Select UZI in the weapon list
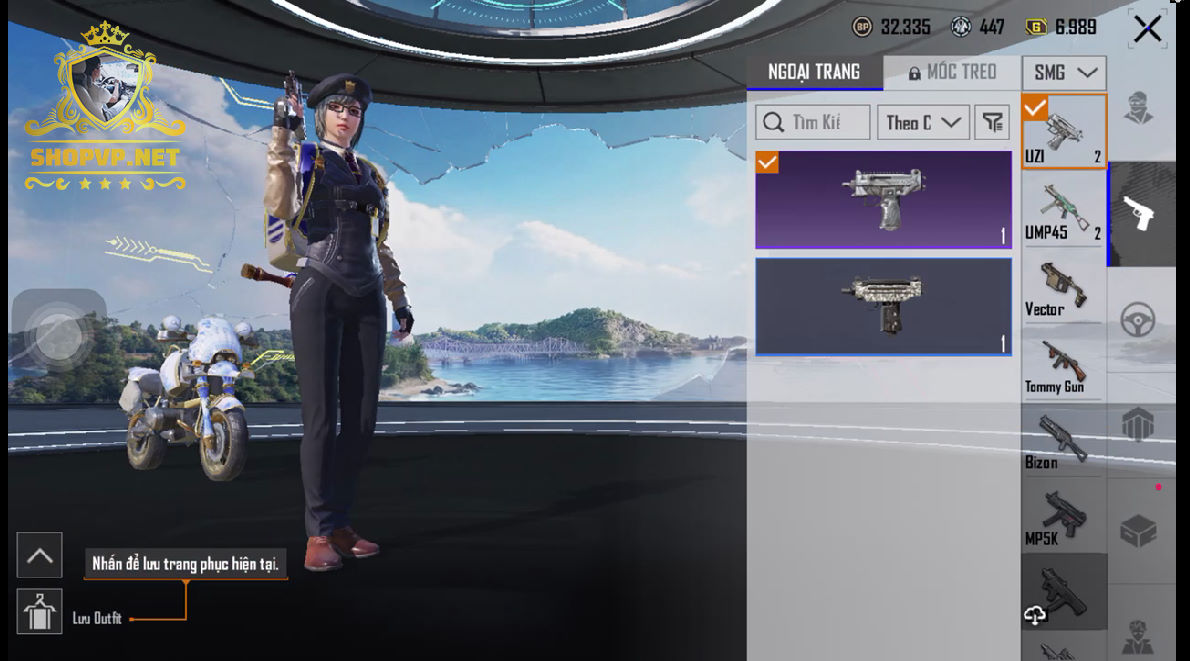The image size is (1190, 661). (x=1063, y=132)
